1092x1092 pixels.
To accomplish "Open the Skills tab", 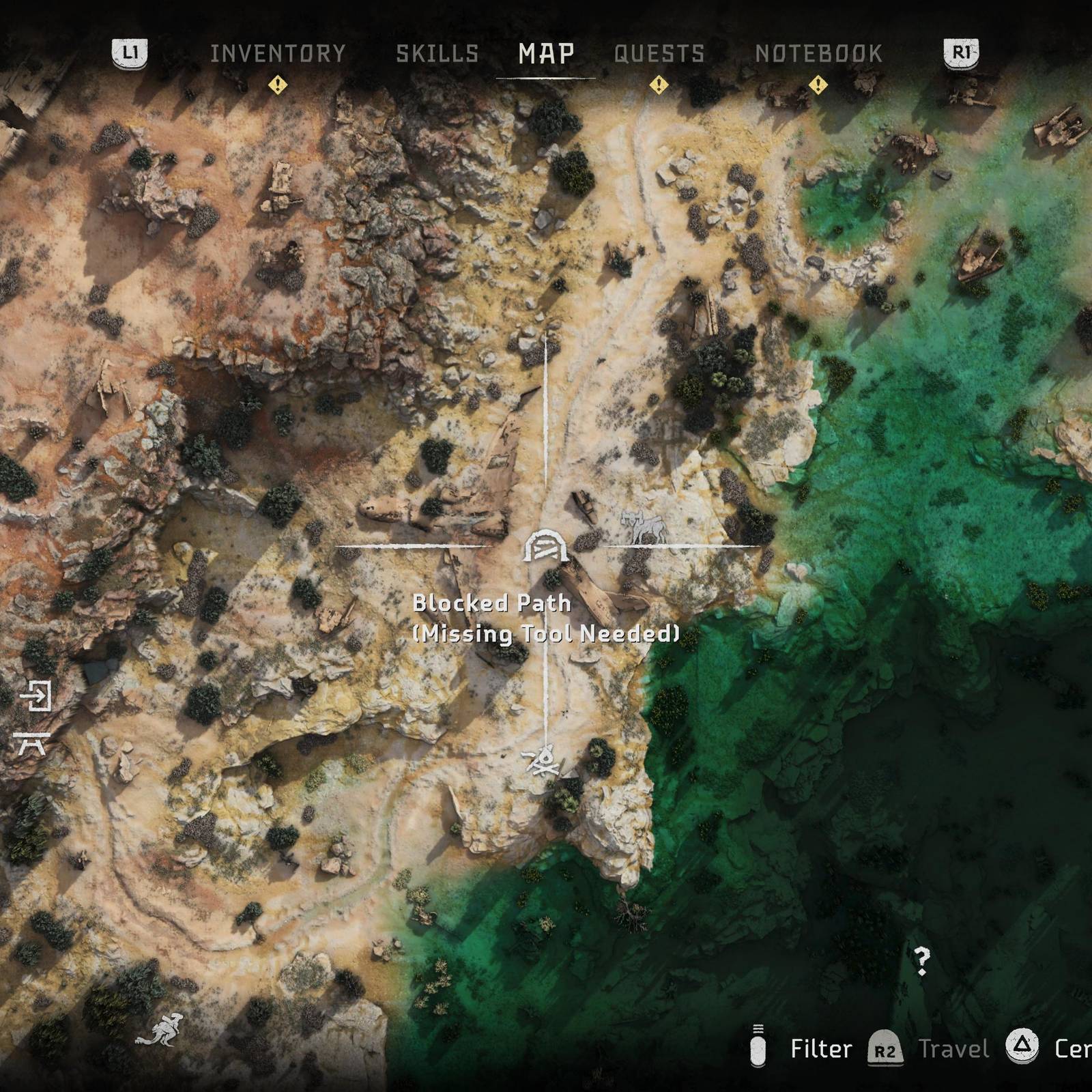I will [437, 54].
